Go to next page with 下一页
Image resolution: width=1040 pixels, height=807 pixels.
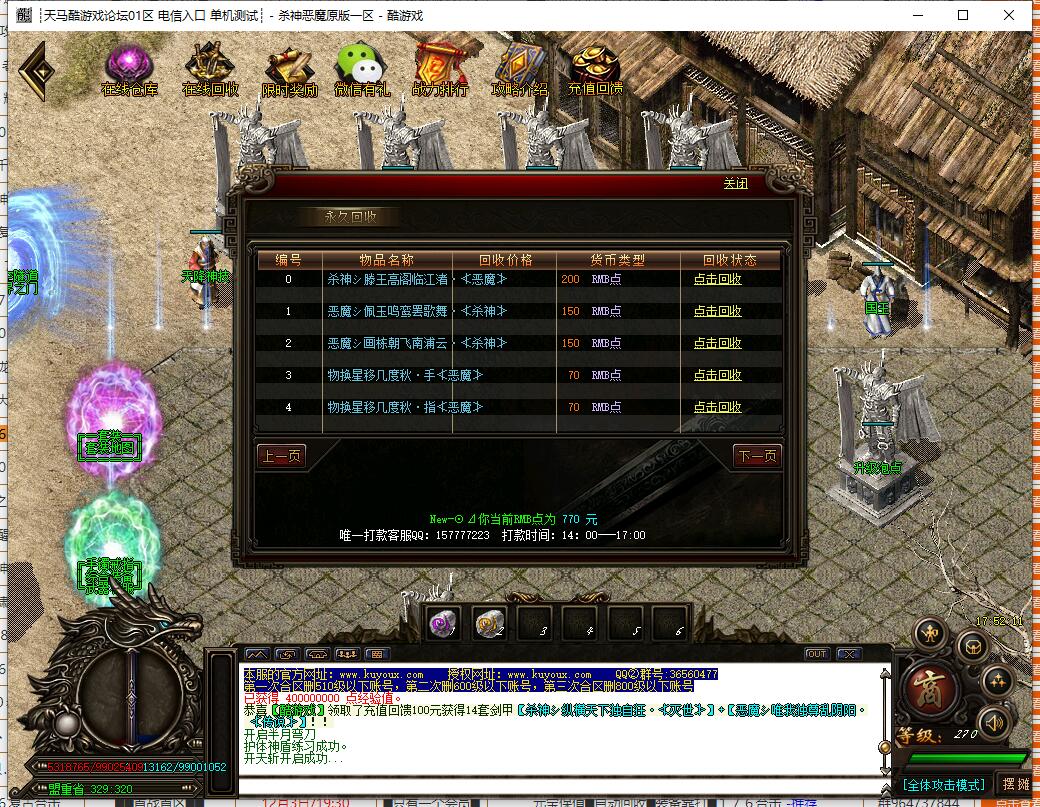coord(756,456)
